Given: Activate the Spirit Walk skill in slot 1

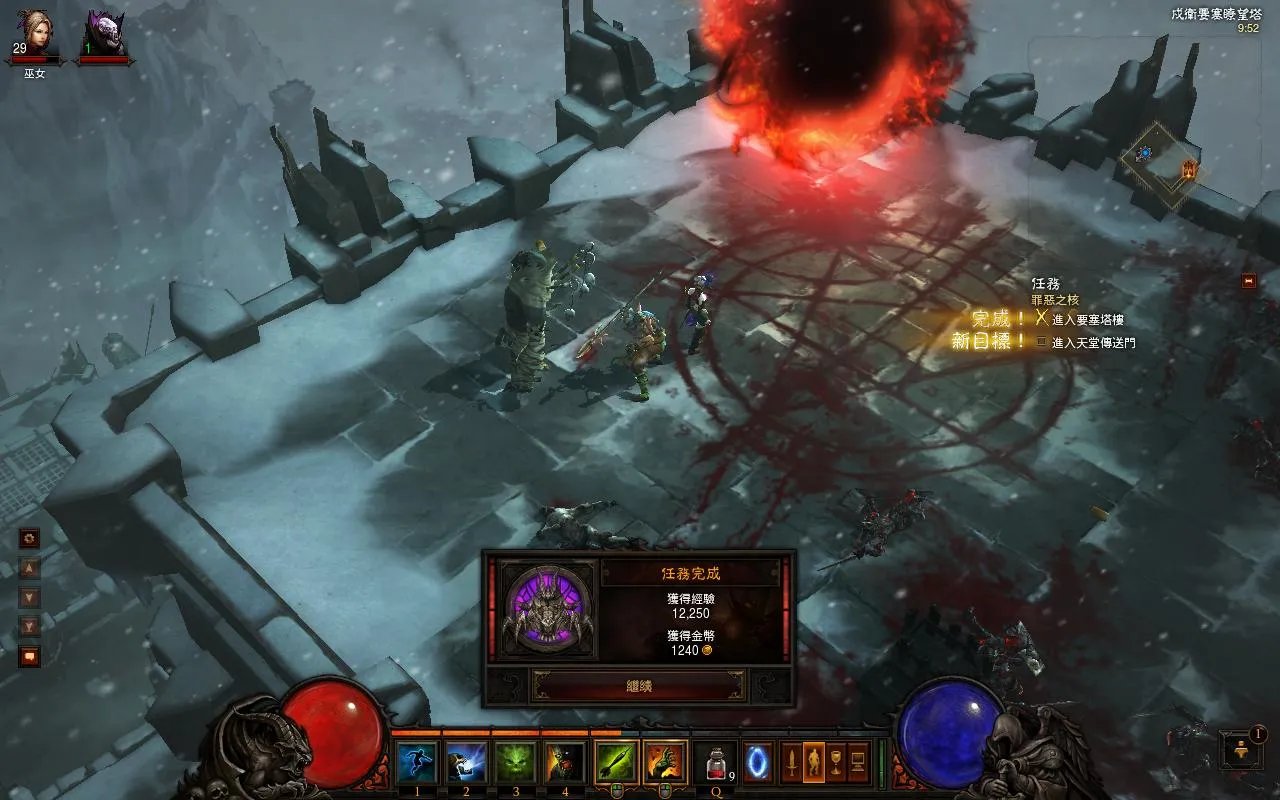Looking at the screenshot, I should [x=416, y=763].
